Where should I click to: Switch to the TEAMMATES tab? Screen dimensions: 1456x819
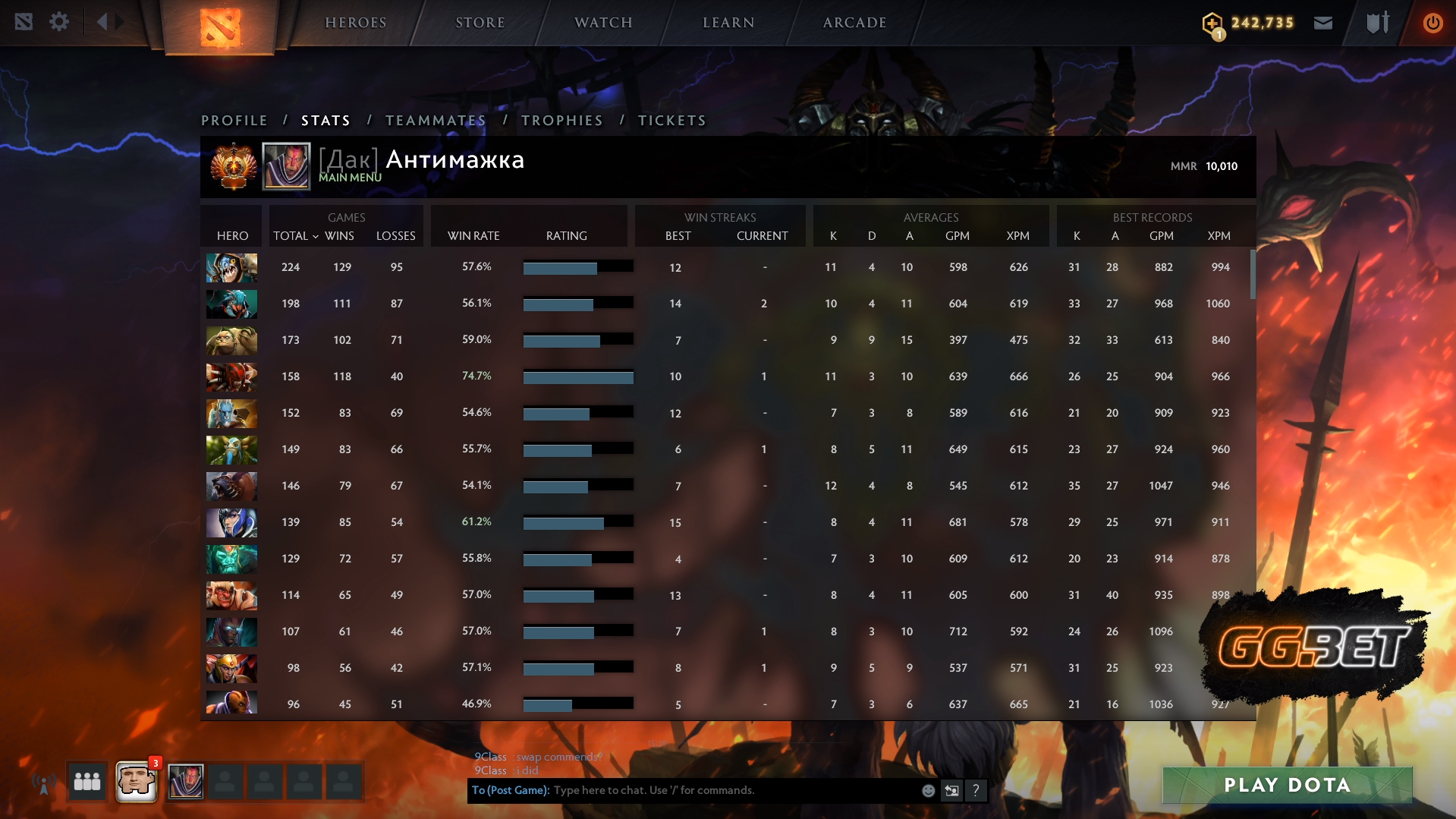pyautogui.click(x=436, y=120)
